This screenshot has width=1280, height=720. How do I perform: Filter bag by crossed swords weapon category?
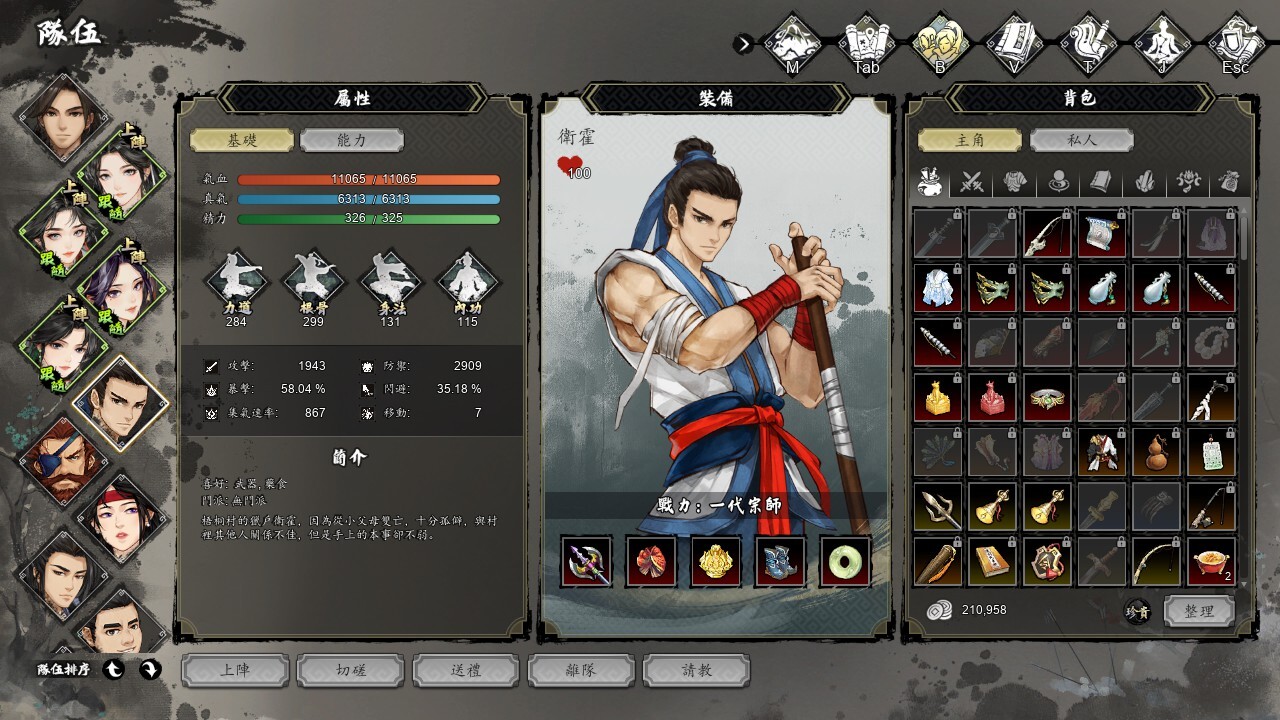click(972, 182)
